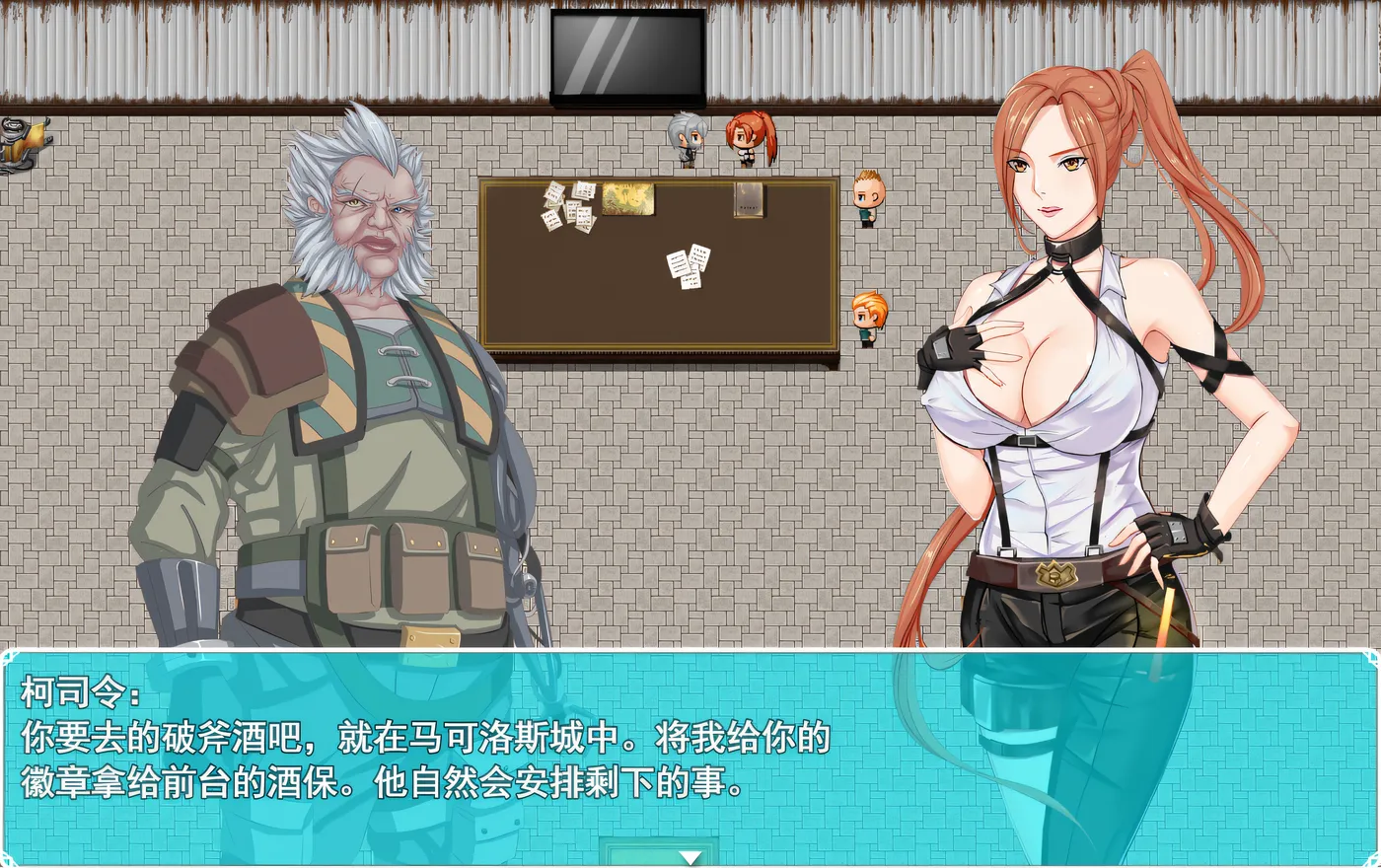Click the continue arrow below the dialogue text
This screenshot has height=868, width=1381.
[x=688, y=856]
